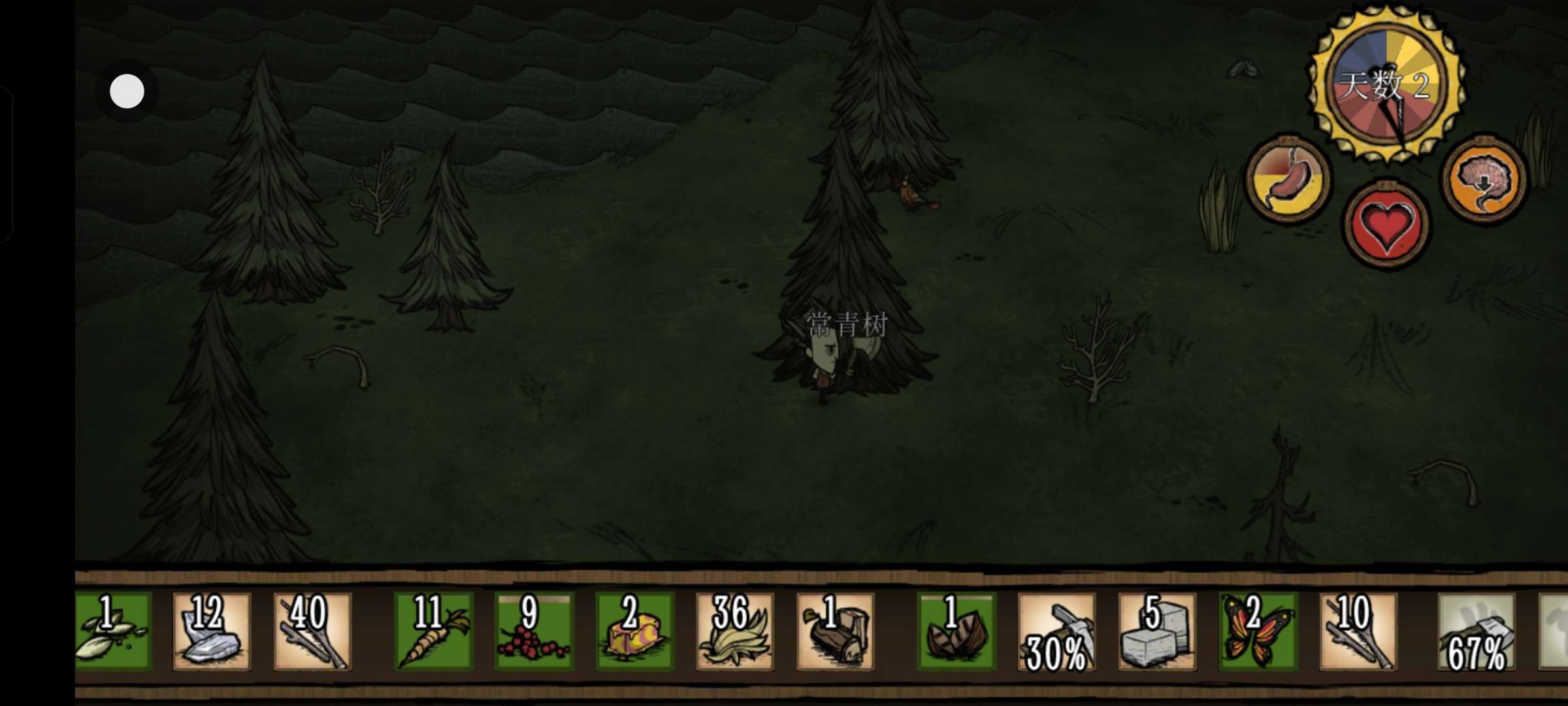Select the stack of 40 twigs

click(312, 631)
